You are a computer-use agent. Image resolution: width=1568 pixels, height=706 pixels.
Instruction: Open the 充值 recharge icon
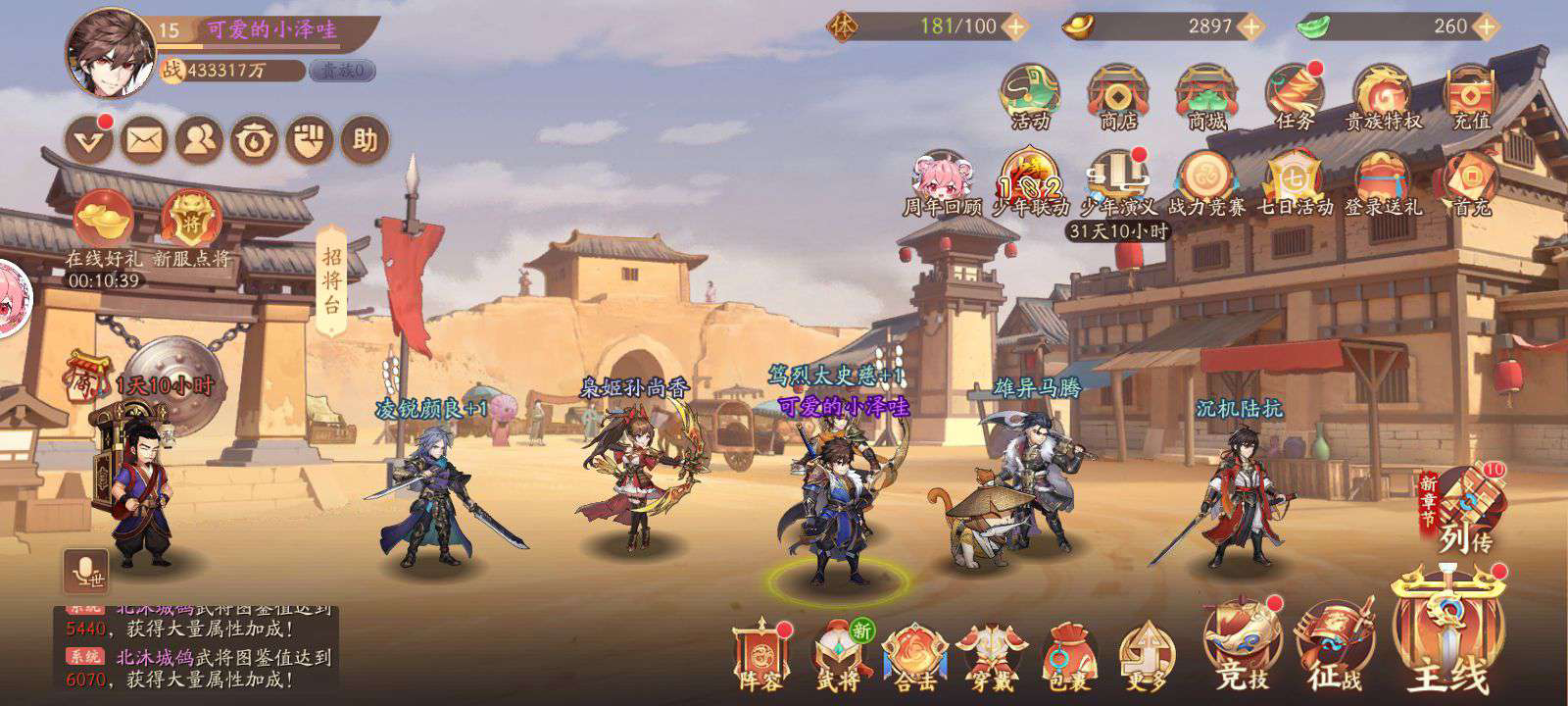(x=1470, y=97)
